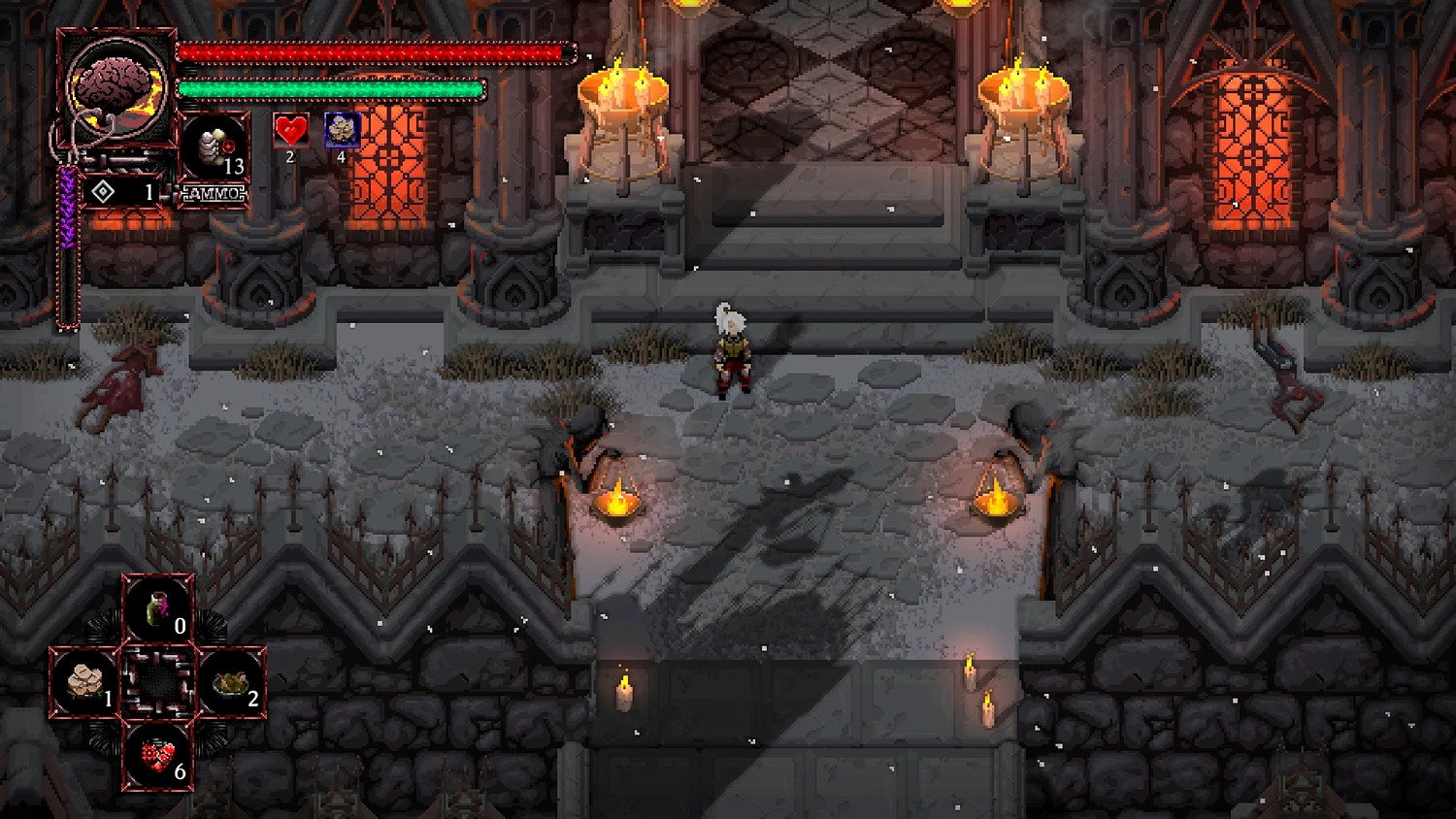
Task: Click the red heart pickup icon labeled 2
Action: coord(288,130)
